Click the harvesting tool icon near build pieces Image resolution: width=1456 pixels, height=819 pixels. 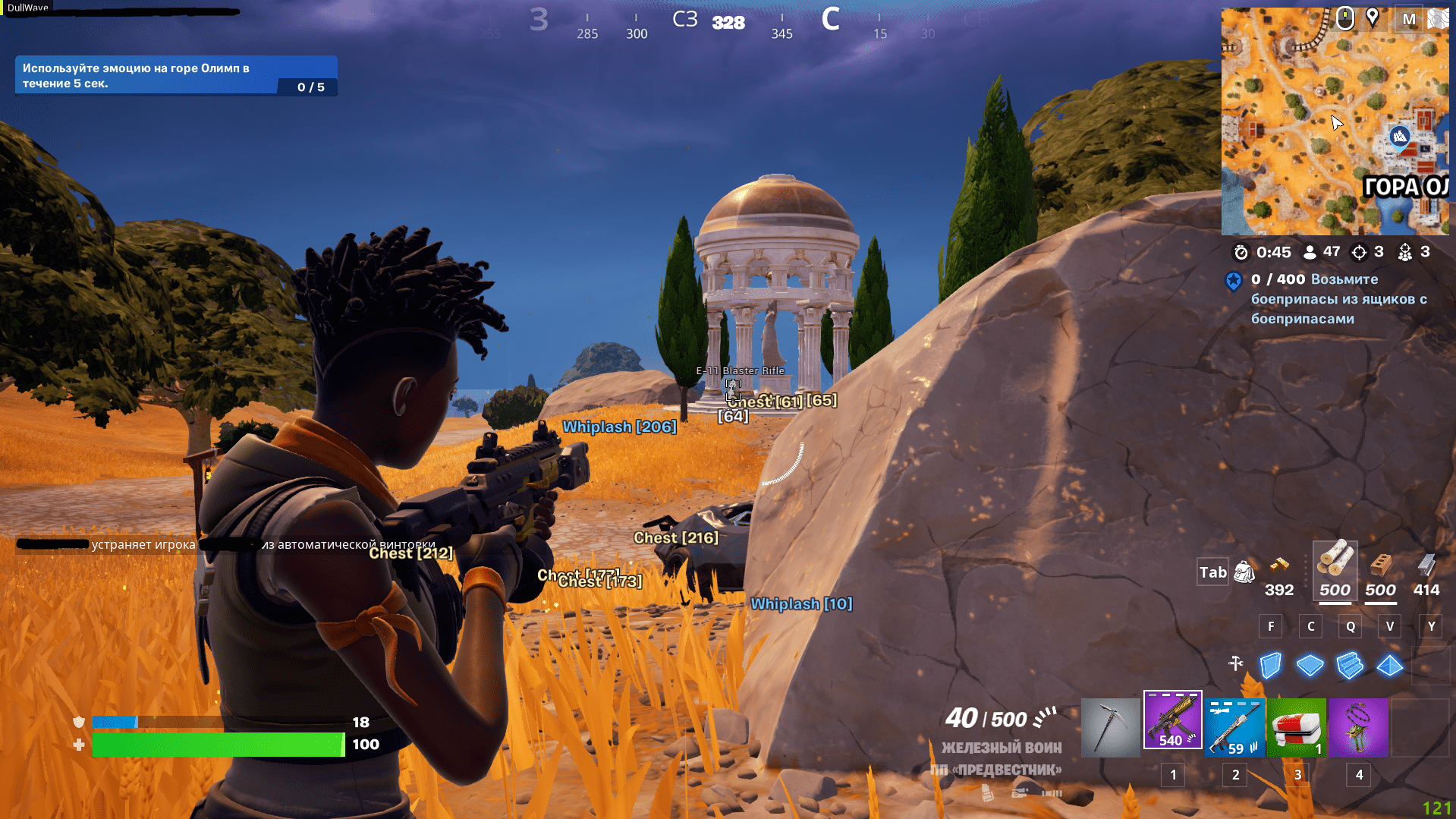(1235, 663)
